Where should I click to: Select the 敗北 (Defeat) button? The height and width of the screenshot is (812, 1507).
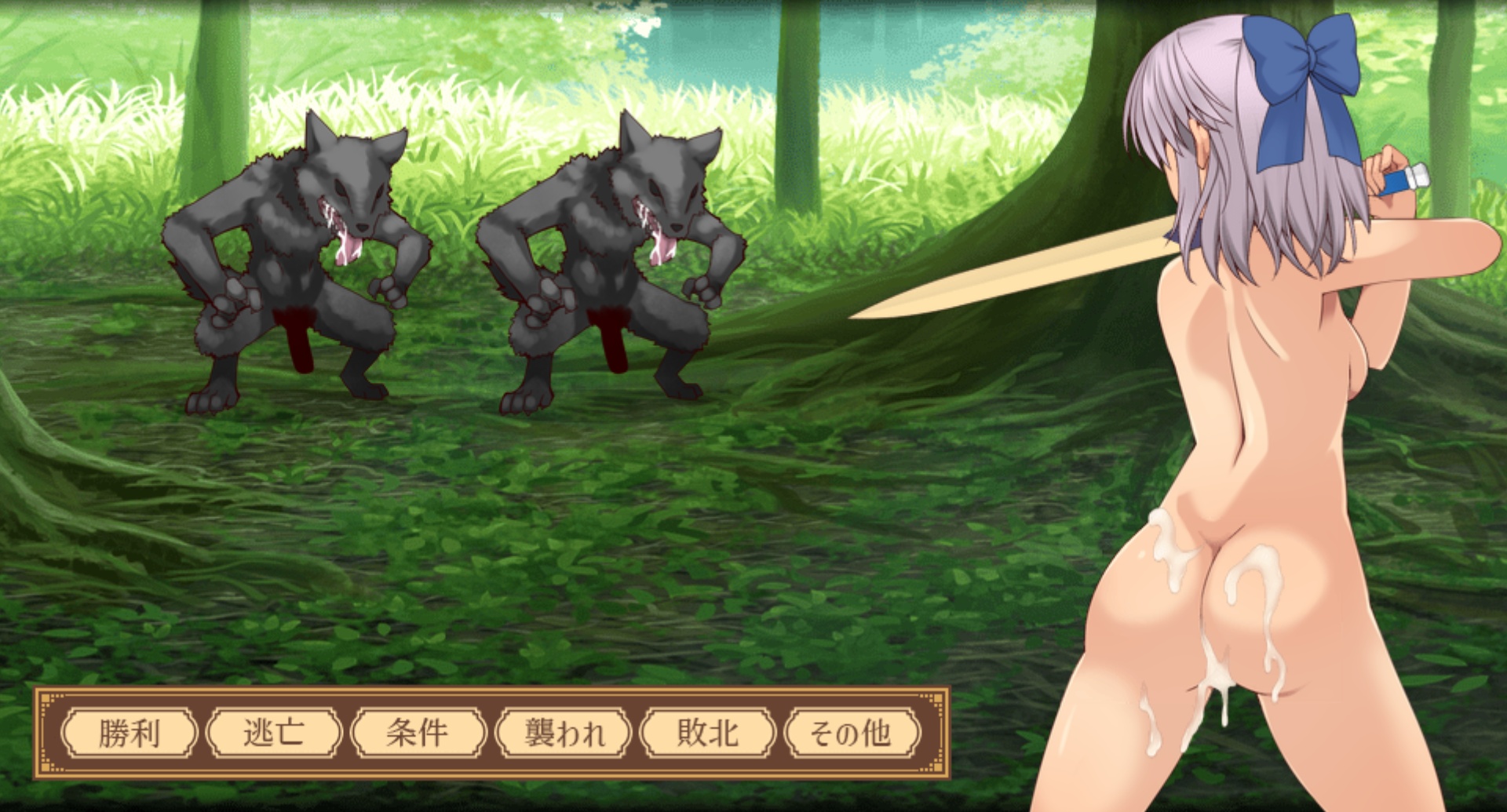click(x=707, y=734)
